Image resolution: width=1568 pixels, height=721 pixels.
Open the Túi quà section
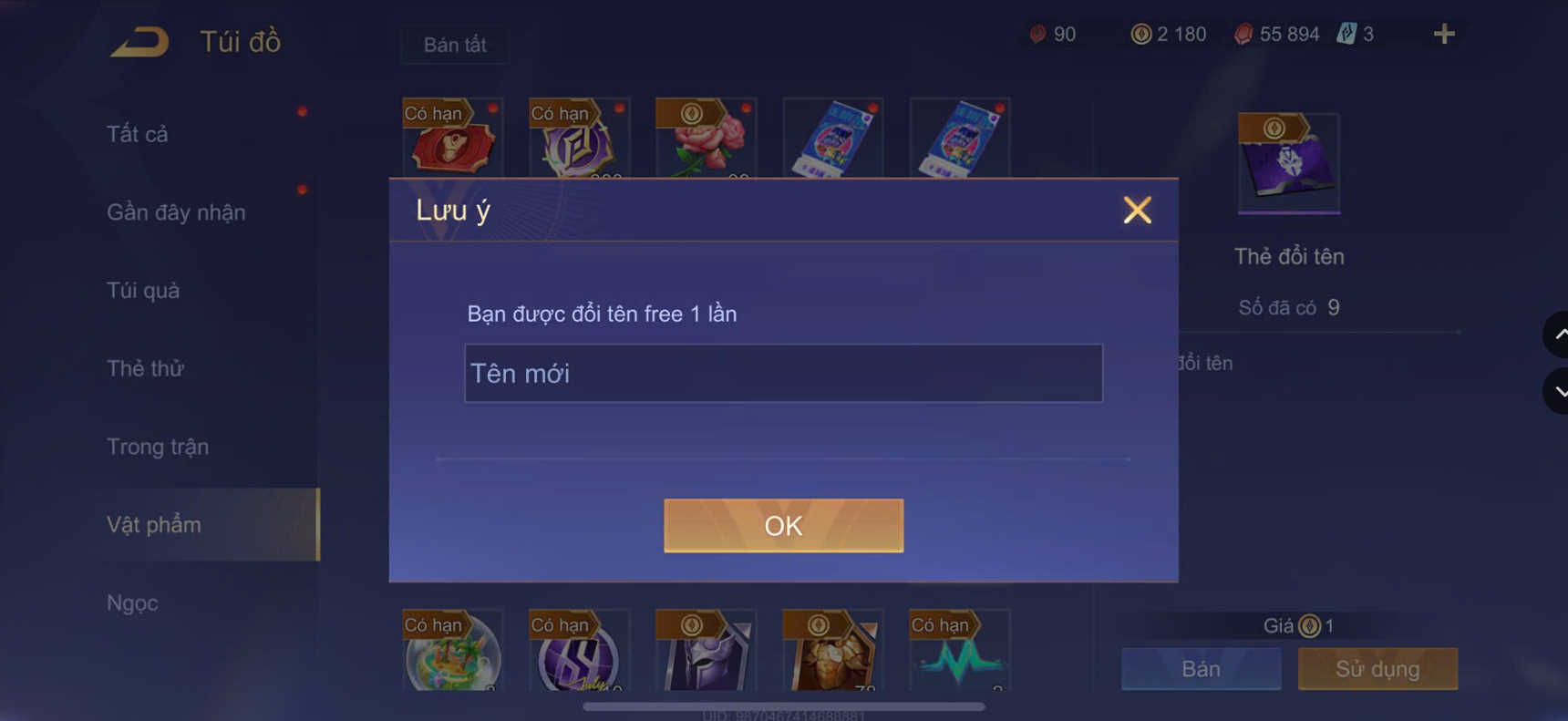click(x=141, y=290)
